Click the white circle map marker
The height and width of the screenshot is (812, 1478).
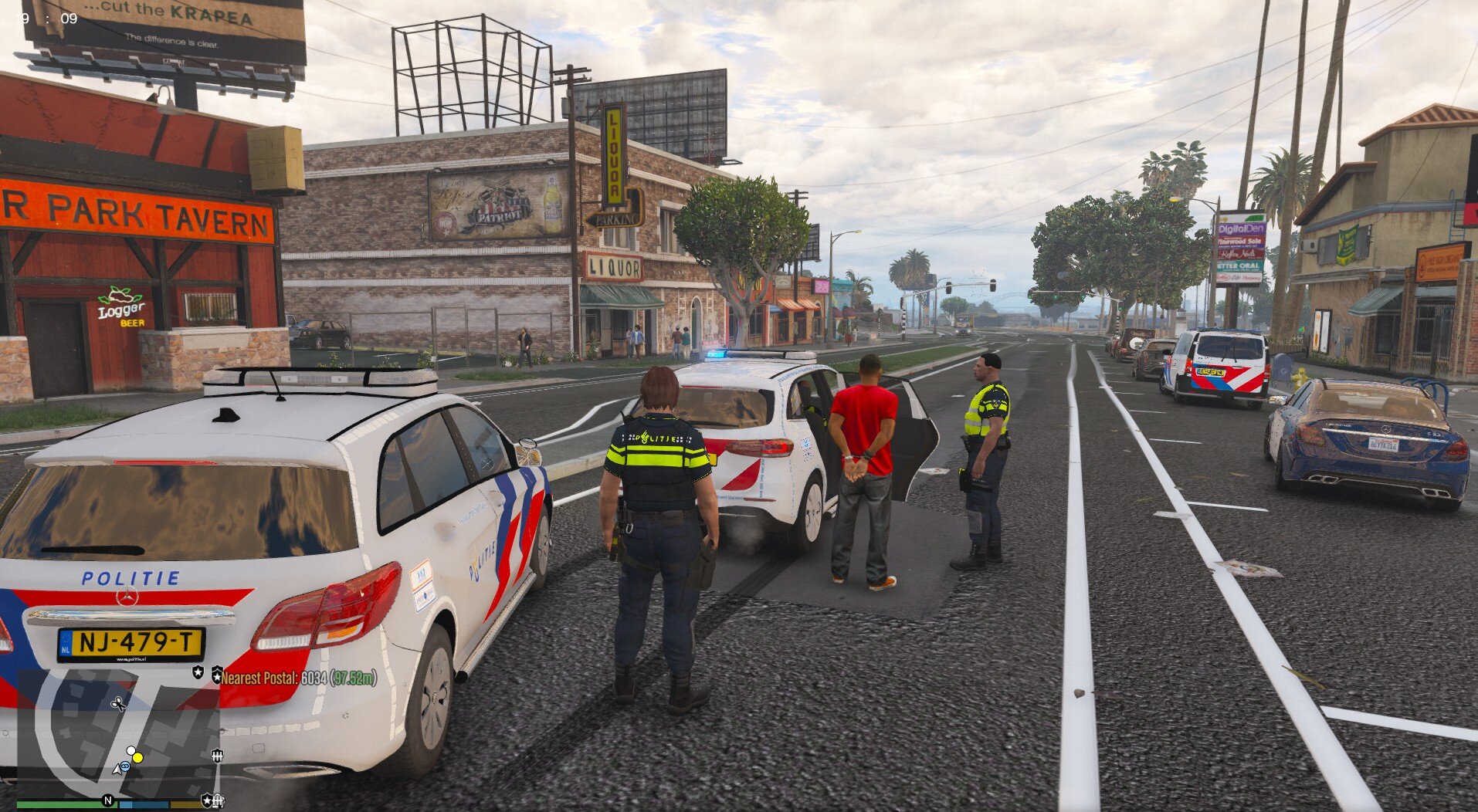131,750
